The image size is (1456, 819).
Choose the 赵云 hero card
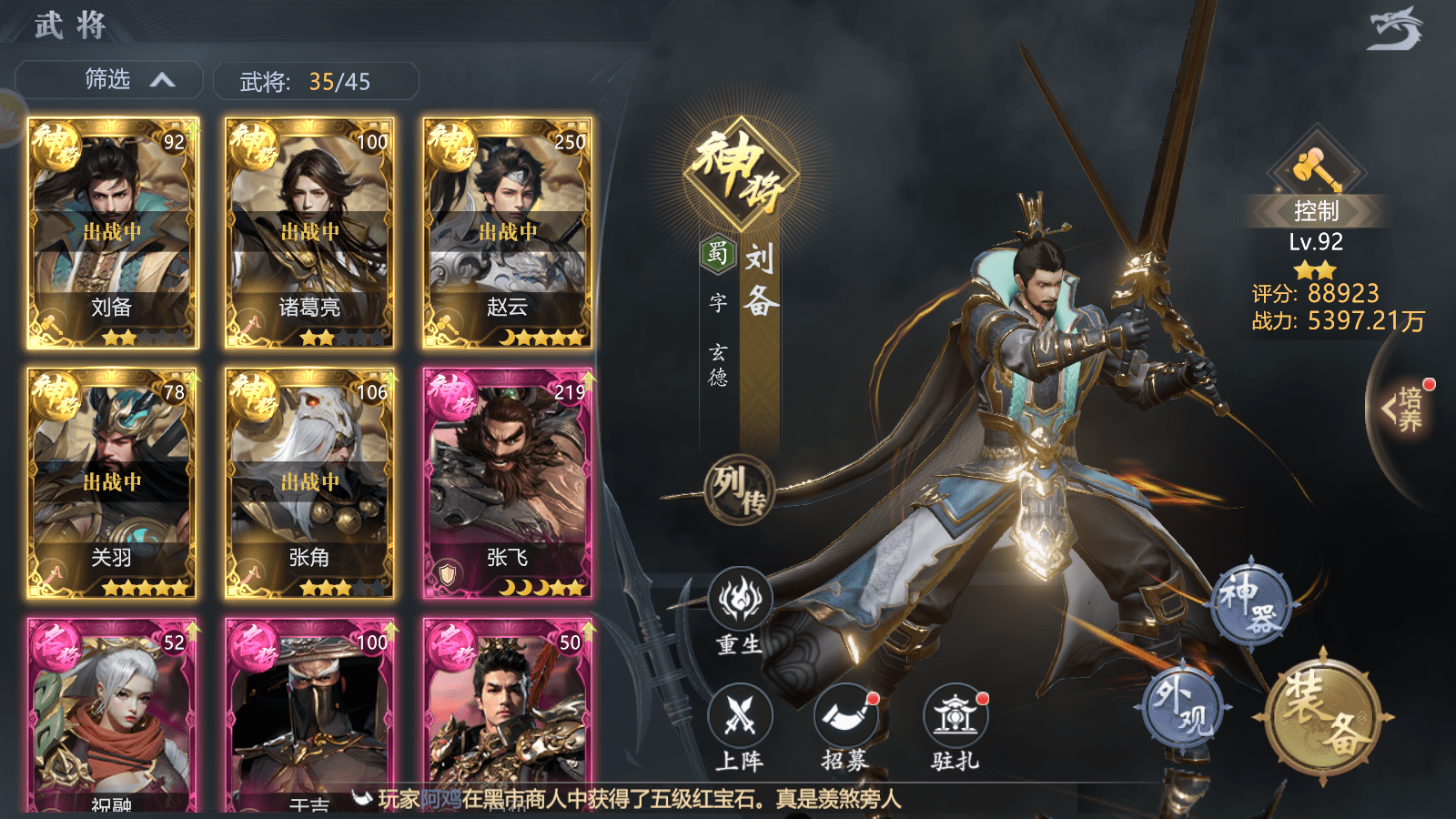(x=508, y=233)
